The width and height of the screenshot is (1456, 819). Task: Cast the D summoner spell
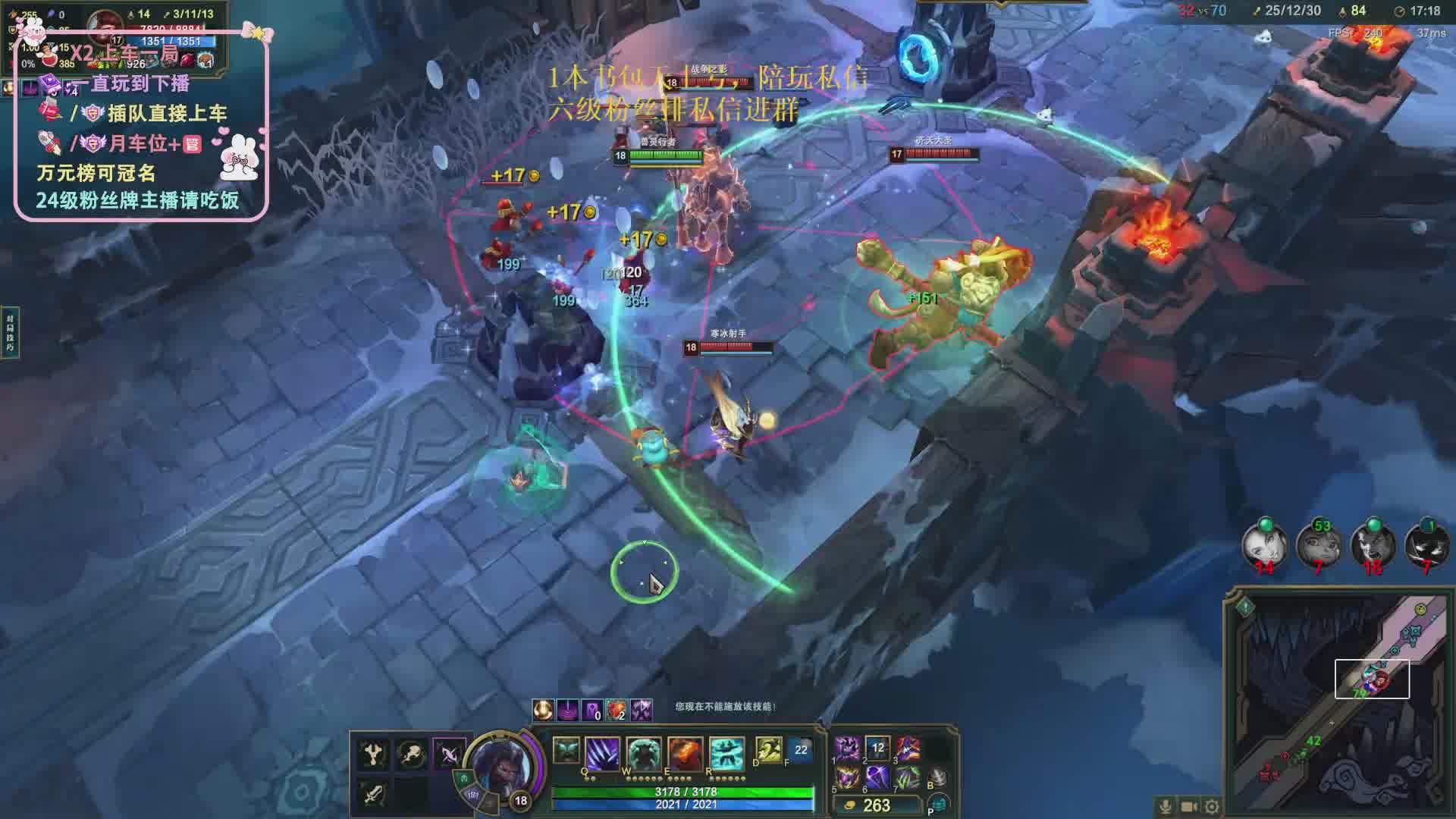pyautogui.click(x=768, y=750)
